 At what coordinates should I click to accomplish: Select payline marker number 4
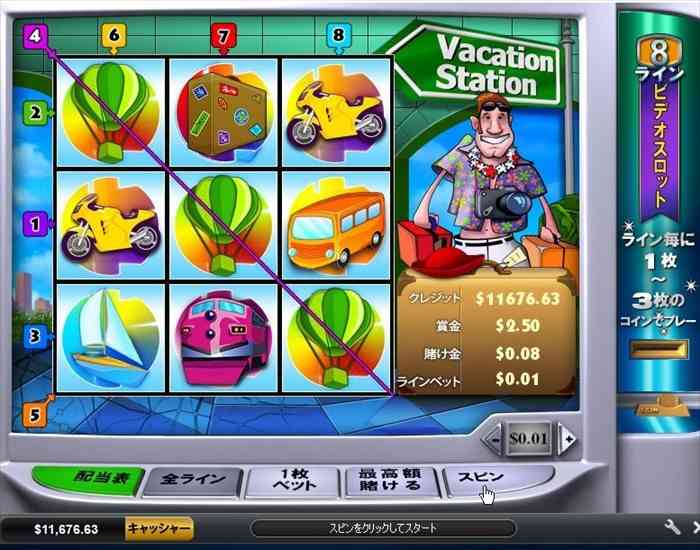point(36,36)
